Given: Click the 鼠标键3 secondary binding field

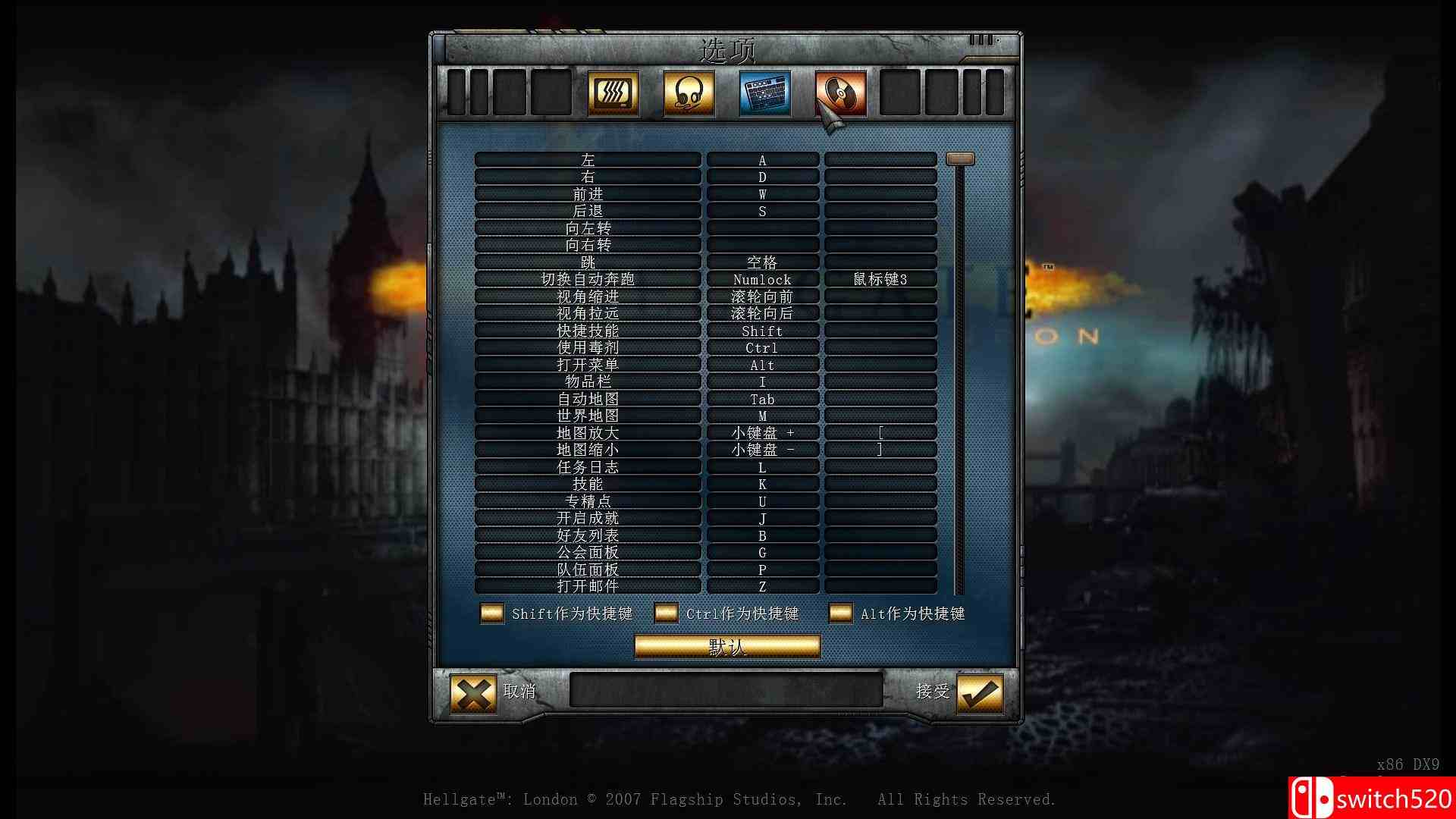Looking at the screenshot, I should point(880,279).
